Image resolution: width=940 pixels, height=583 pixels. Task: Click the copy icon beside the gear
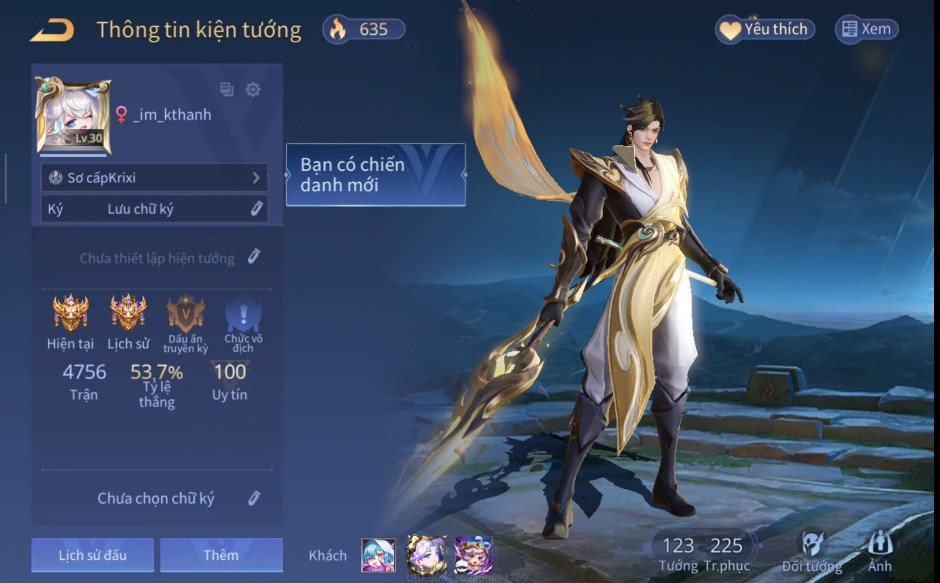227,90
